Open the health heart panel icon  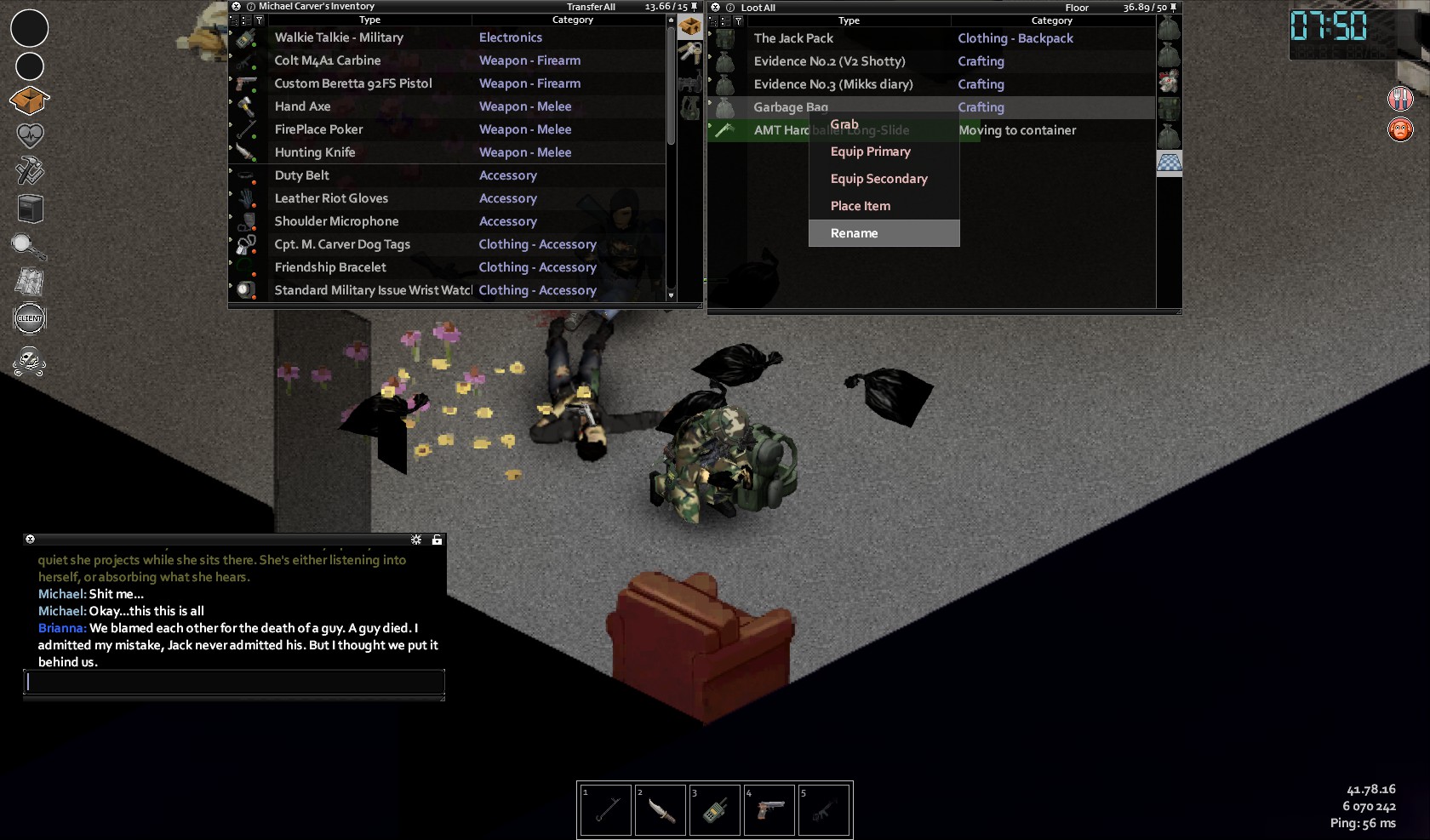pyautogui.click(x=30, y=135)
